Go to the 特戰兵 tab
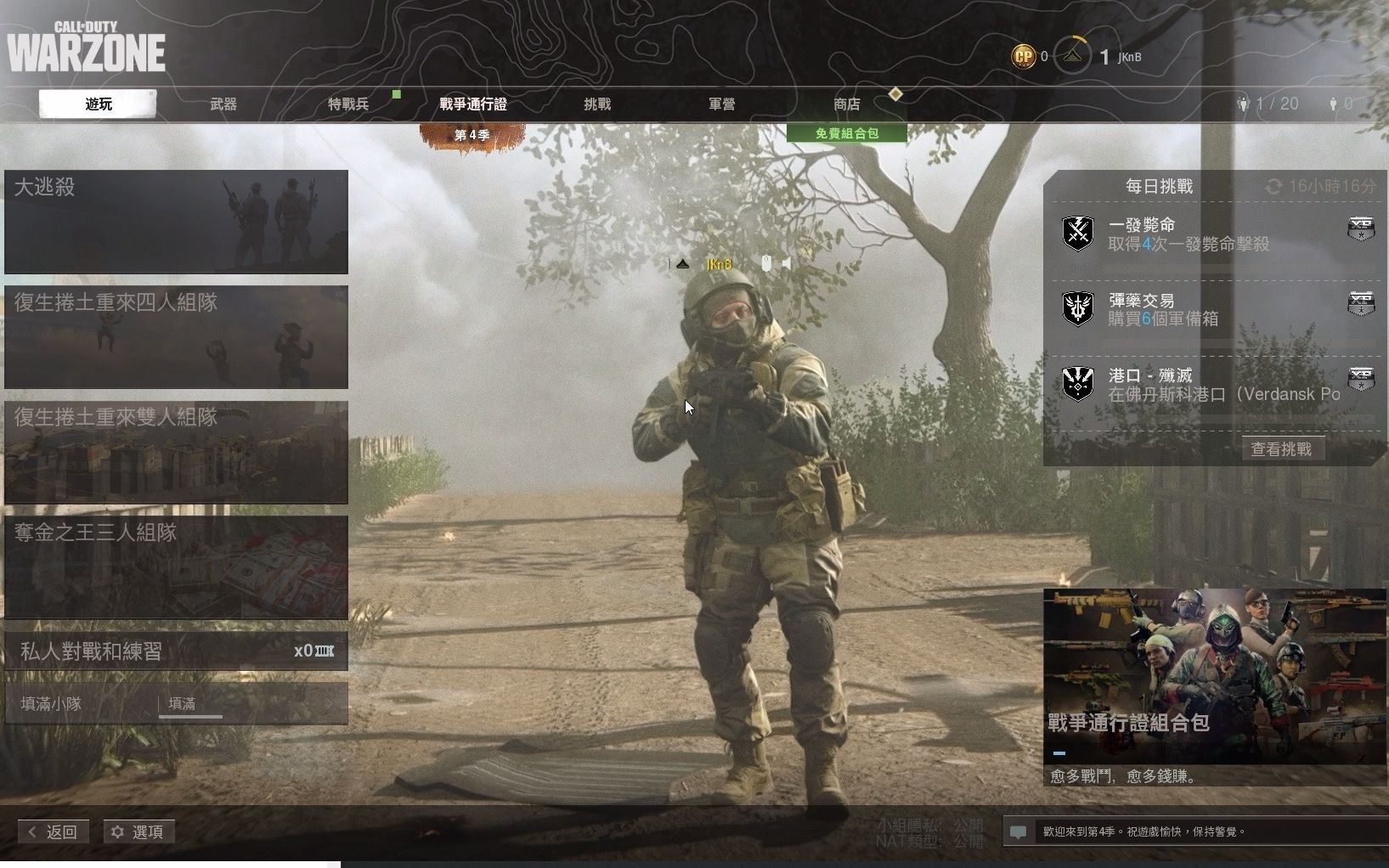 coord(348,104)
